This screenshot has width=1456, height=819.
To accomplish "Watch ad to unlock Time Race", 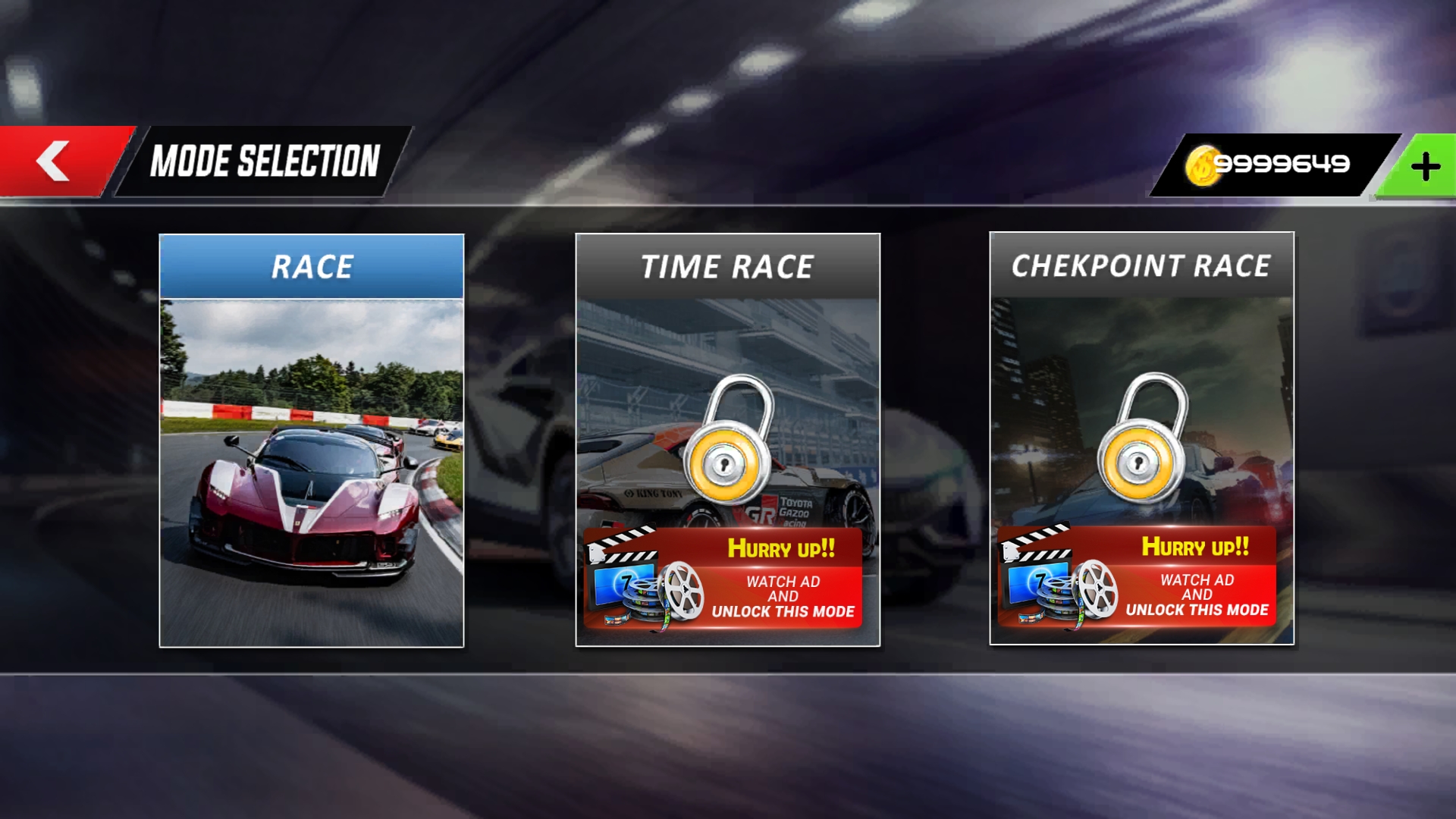I will pyautogui.click(x=723, y=579).
